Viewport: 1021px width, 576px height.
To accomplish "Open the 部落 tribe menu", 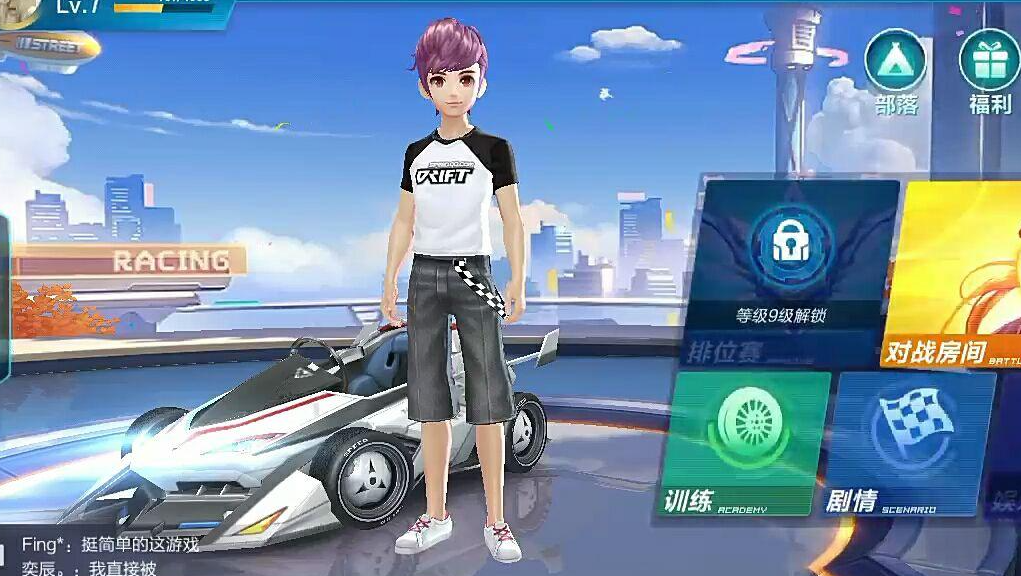I will (x=895, y=70).
